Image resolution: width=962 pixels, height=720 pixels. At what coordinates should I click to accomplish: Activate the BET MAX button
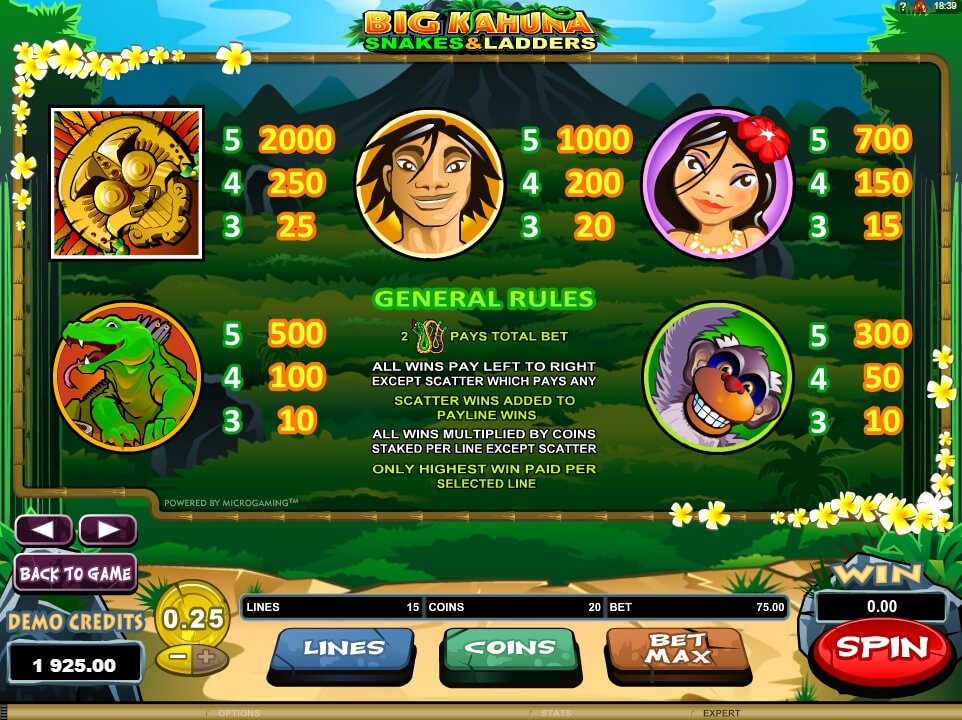[676, 649]
